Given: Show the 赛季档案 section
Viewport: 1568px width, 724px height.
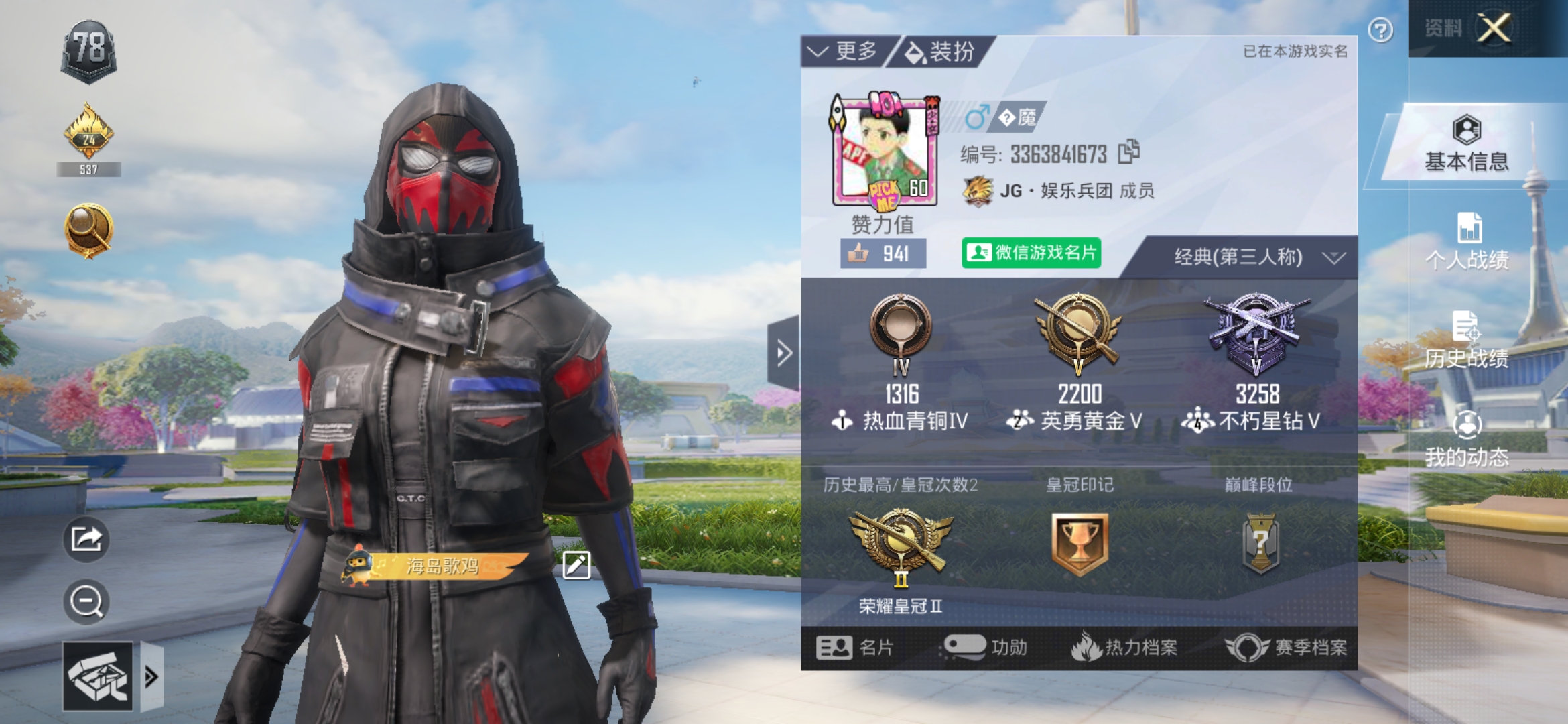Looking at the screenshot, I should [x=1287, y=648].
